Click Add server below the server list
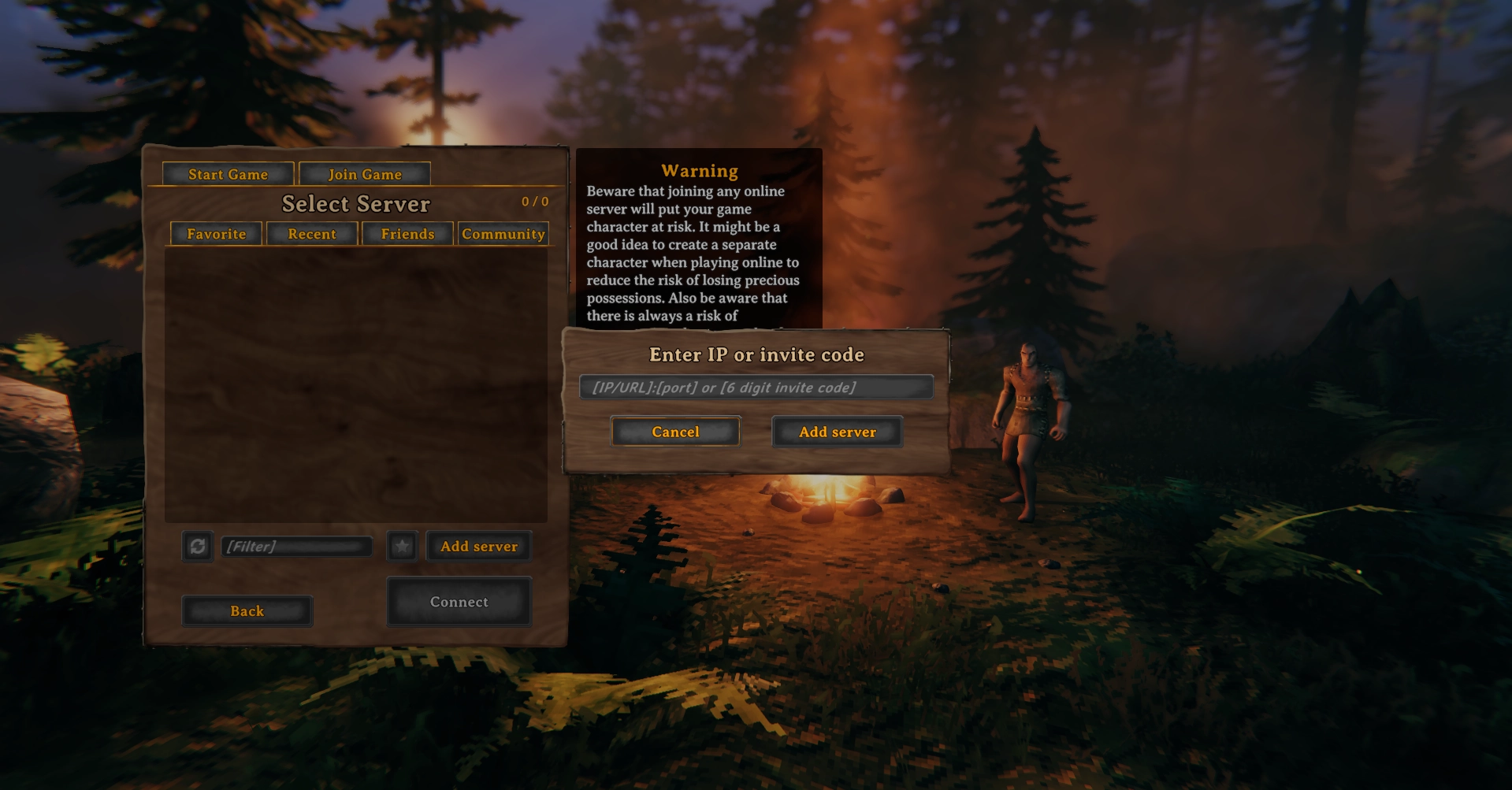The width and height of the screenshot is (1512, 790). pyautogui.click(x=479, y=546)
